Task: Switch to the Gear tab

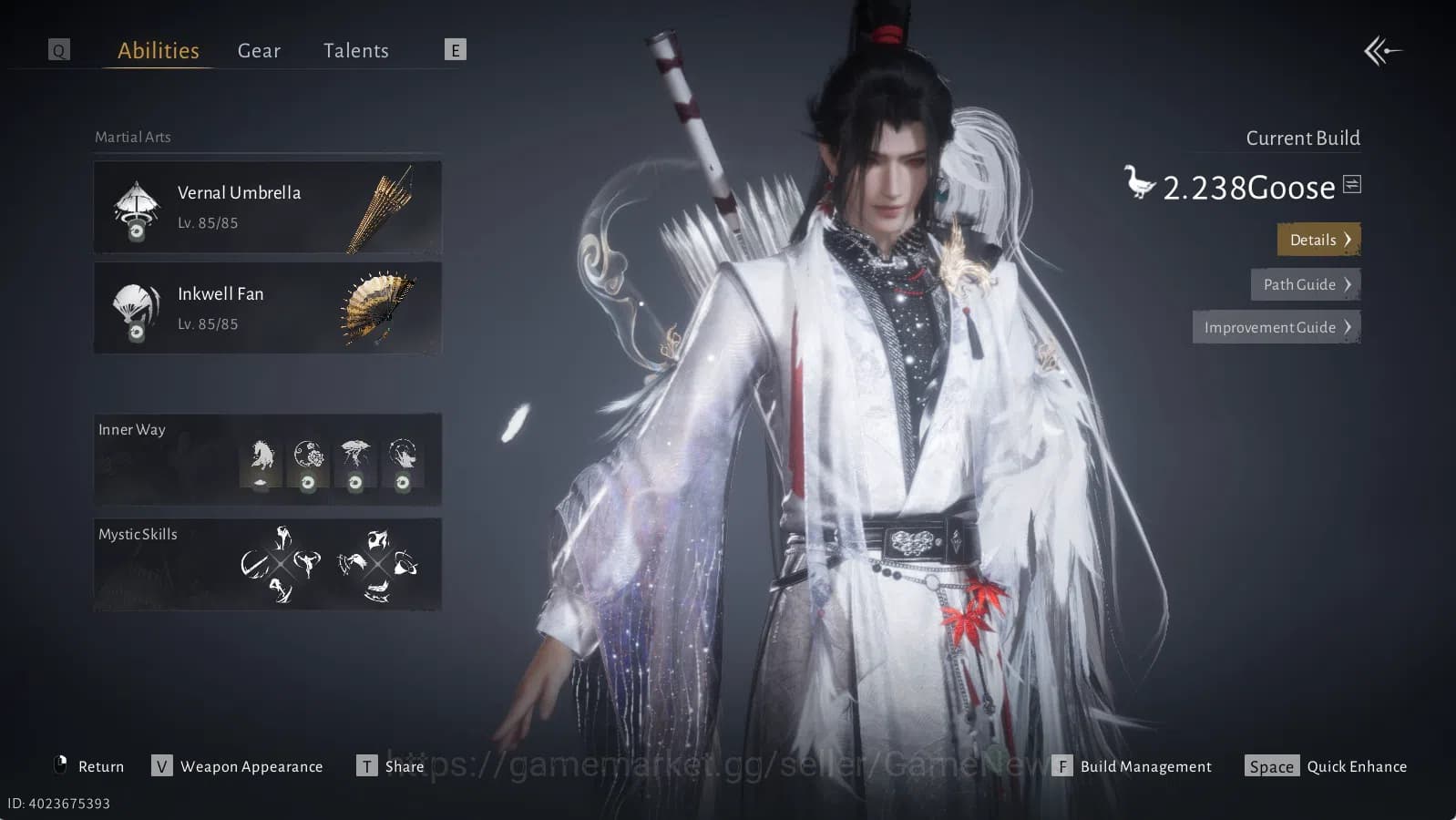Action: pyautogui.click(x=259, y=51)
